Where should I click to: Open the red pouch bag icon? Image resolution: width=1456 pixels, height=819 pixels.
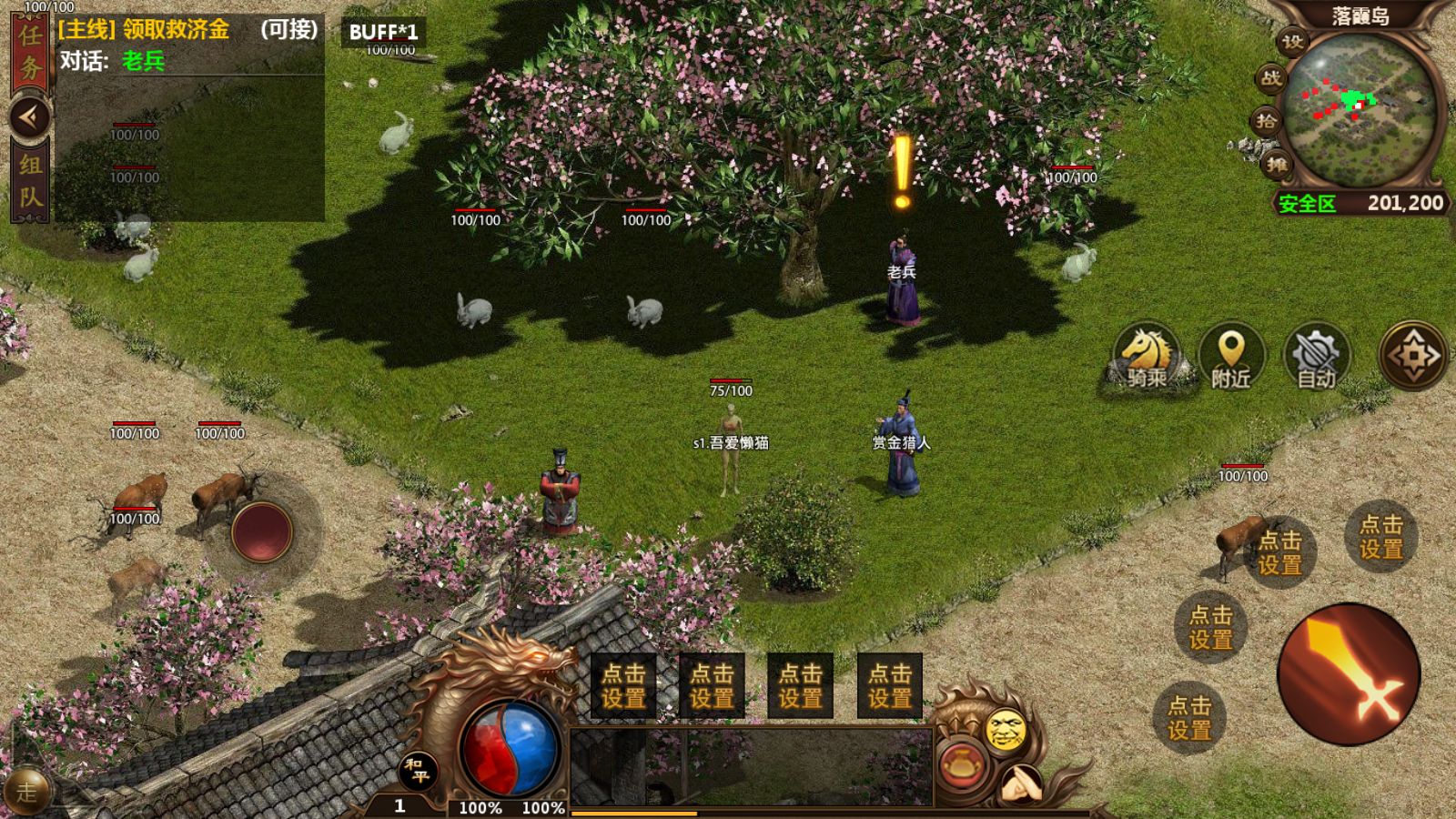tap(961, 767)
